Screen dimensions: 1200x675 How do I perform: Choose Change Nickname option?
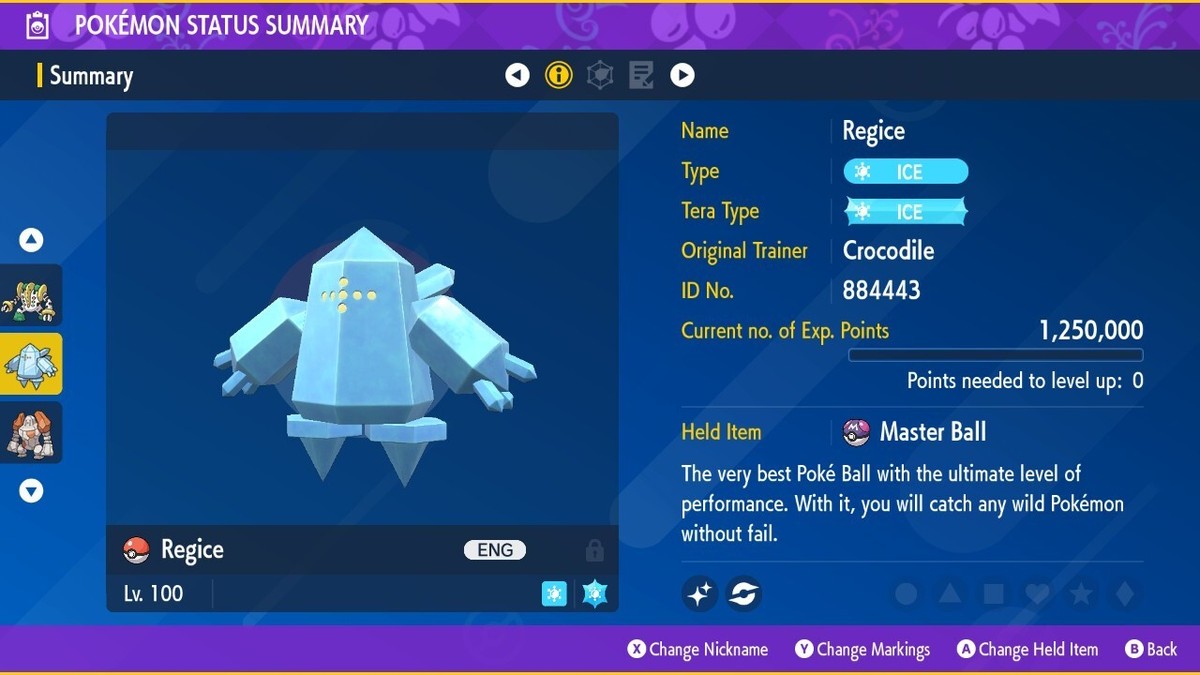coord(698,650)
